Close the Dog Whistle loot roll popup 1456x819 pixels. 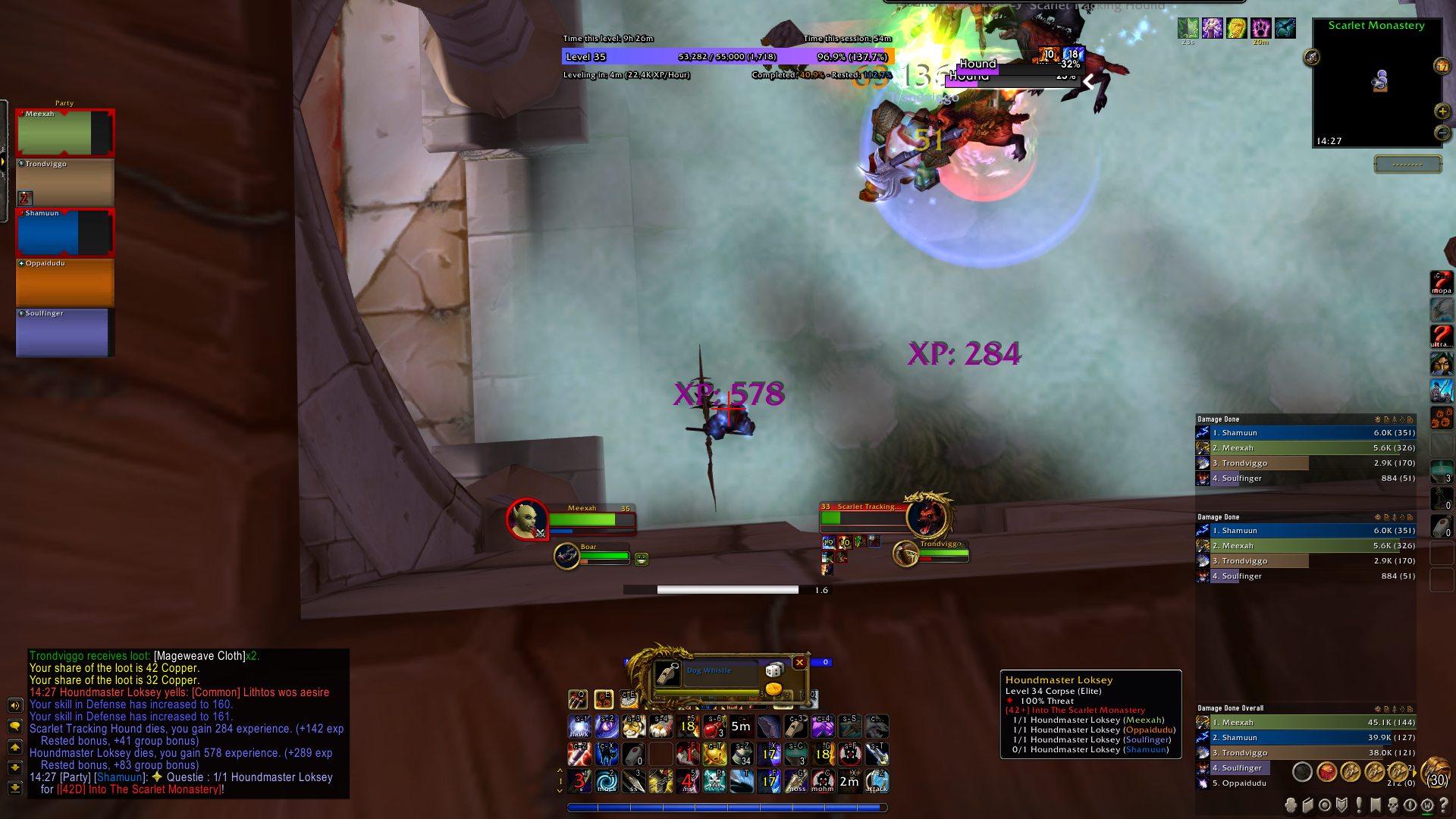[799, 663]
